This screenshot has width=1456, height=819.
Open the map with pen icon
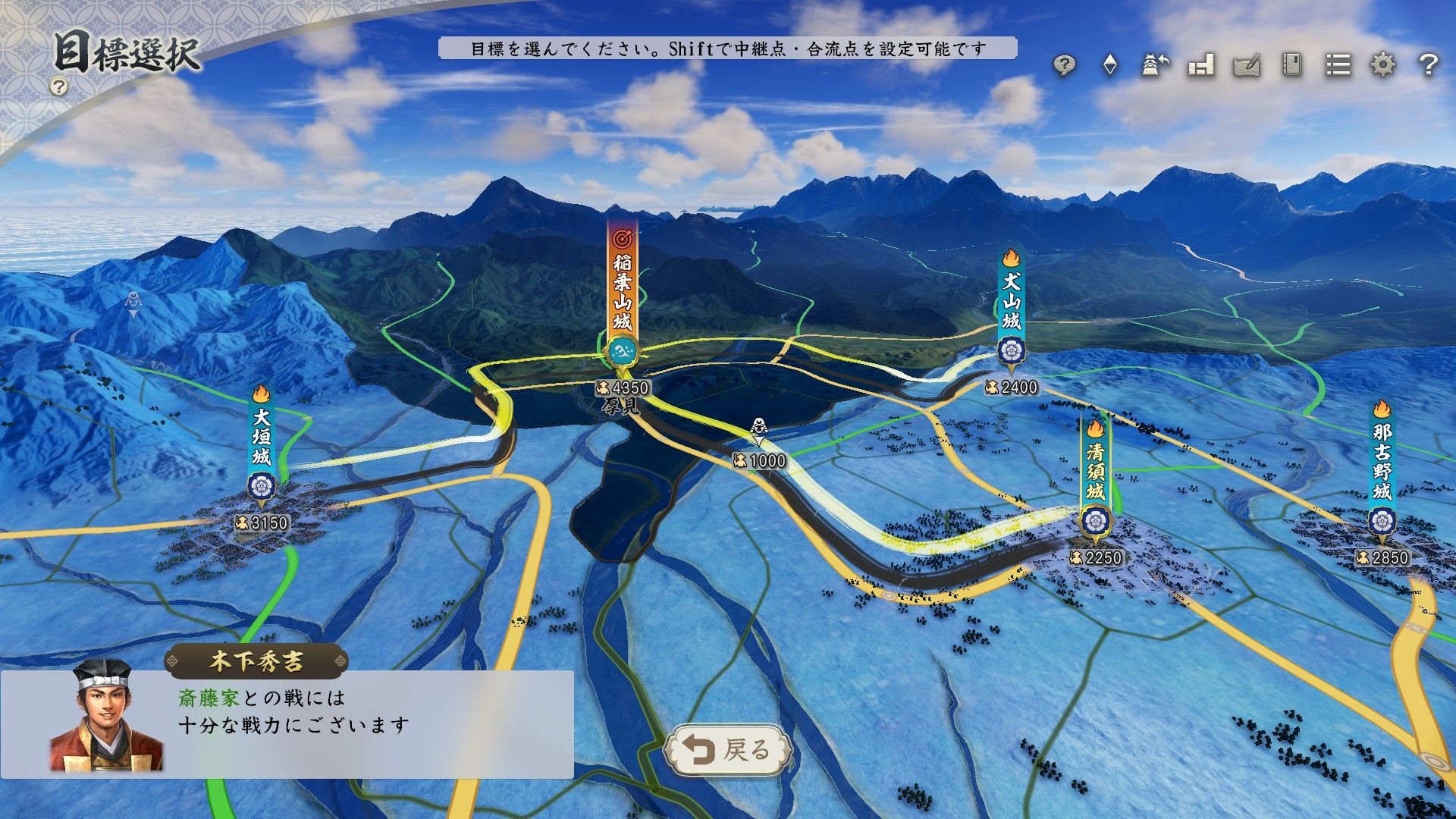coord(1247,66)
